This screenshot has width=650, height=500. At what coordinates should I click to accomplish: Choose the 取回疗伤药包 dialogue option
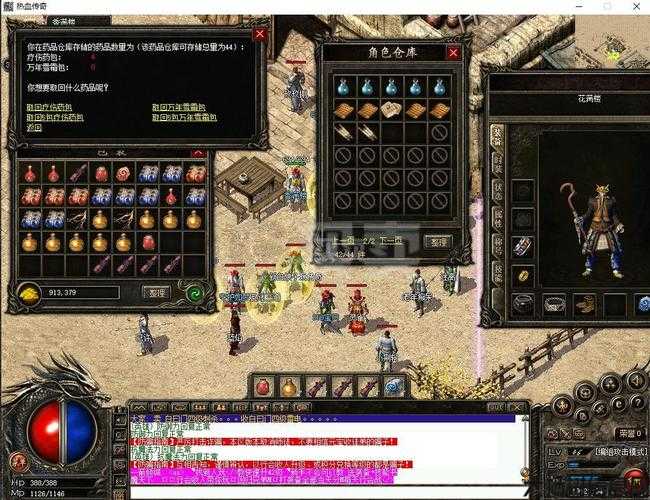[47, 105]
